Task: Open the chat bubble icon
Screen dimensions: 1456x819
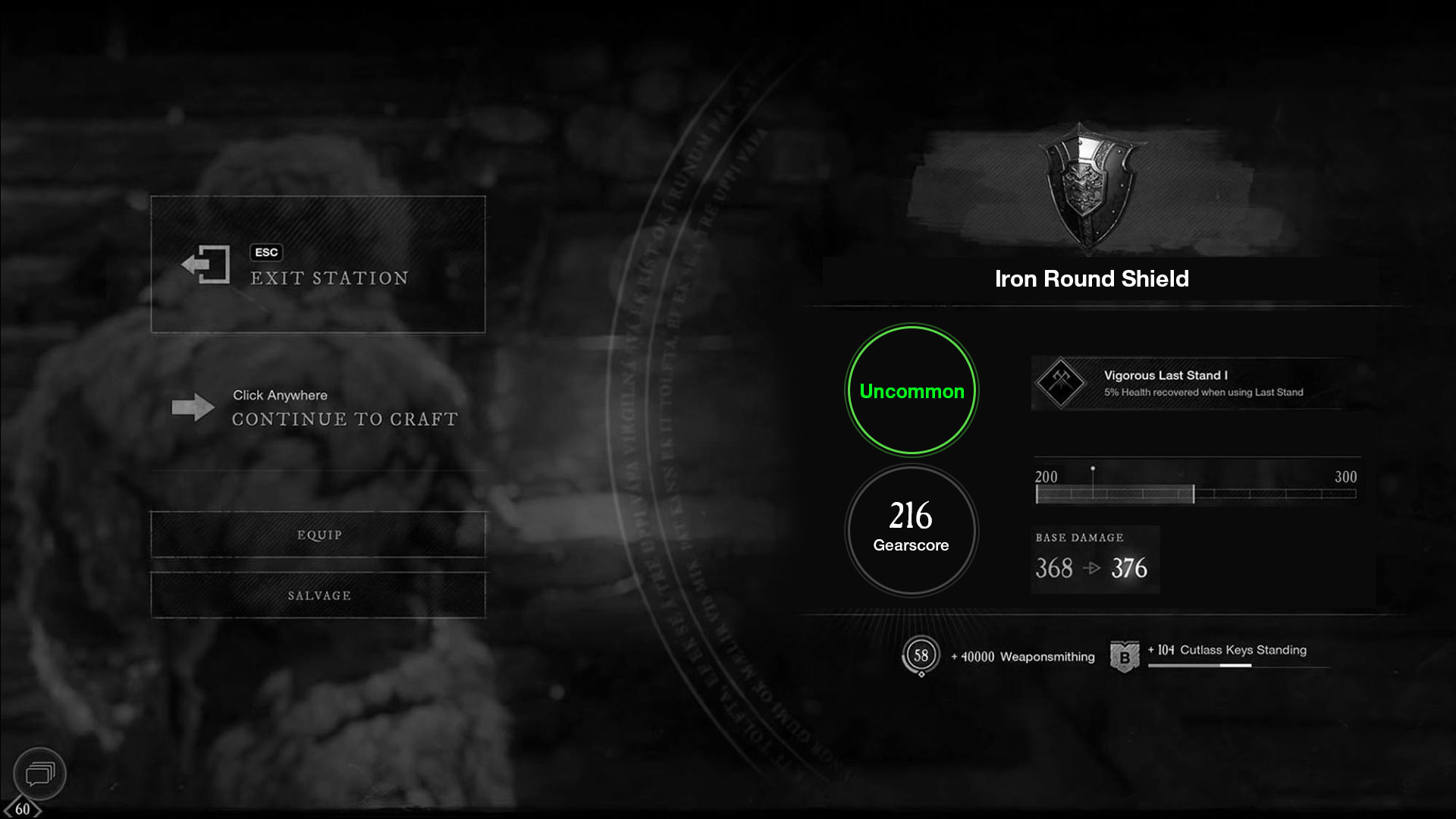Action: [39, 773]
